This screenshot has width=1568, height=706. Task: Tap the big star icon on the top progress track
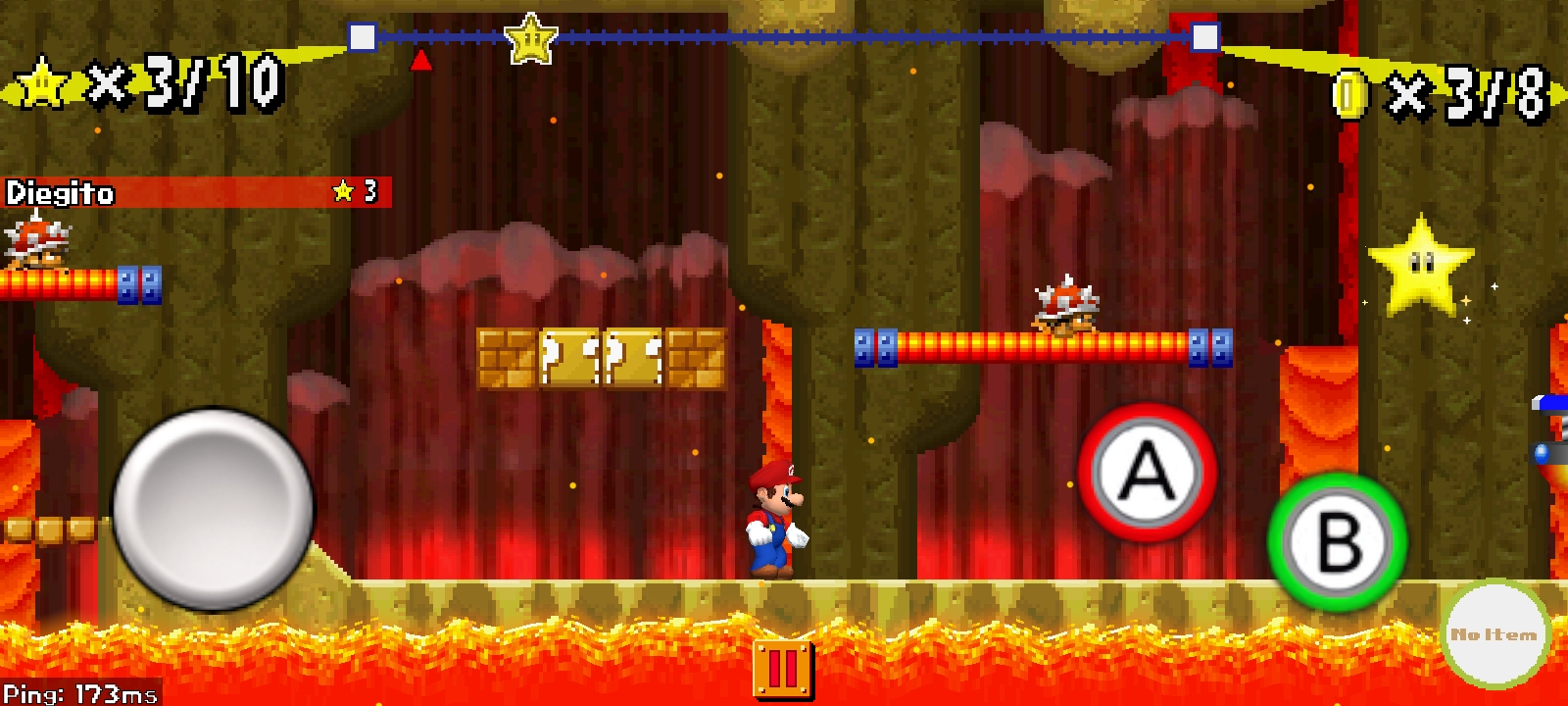tap(530, 36)
